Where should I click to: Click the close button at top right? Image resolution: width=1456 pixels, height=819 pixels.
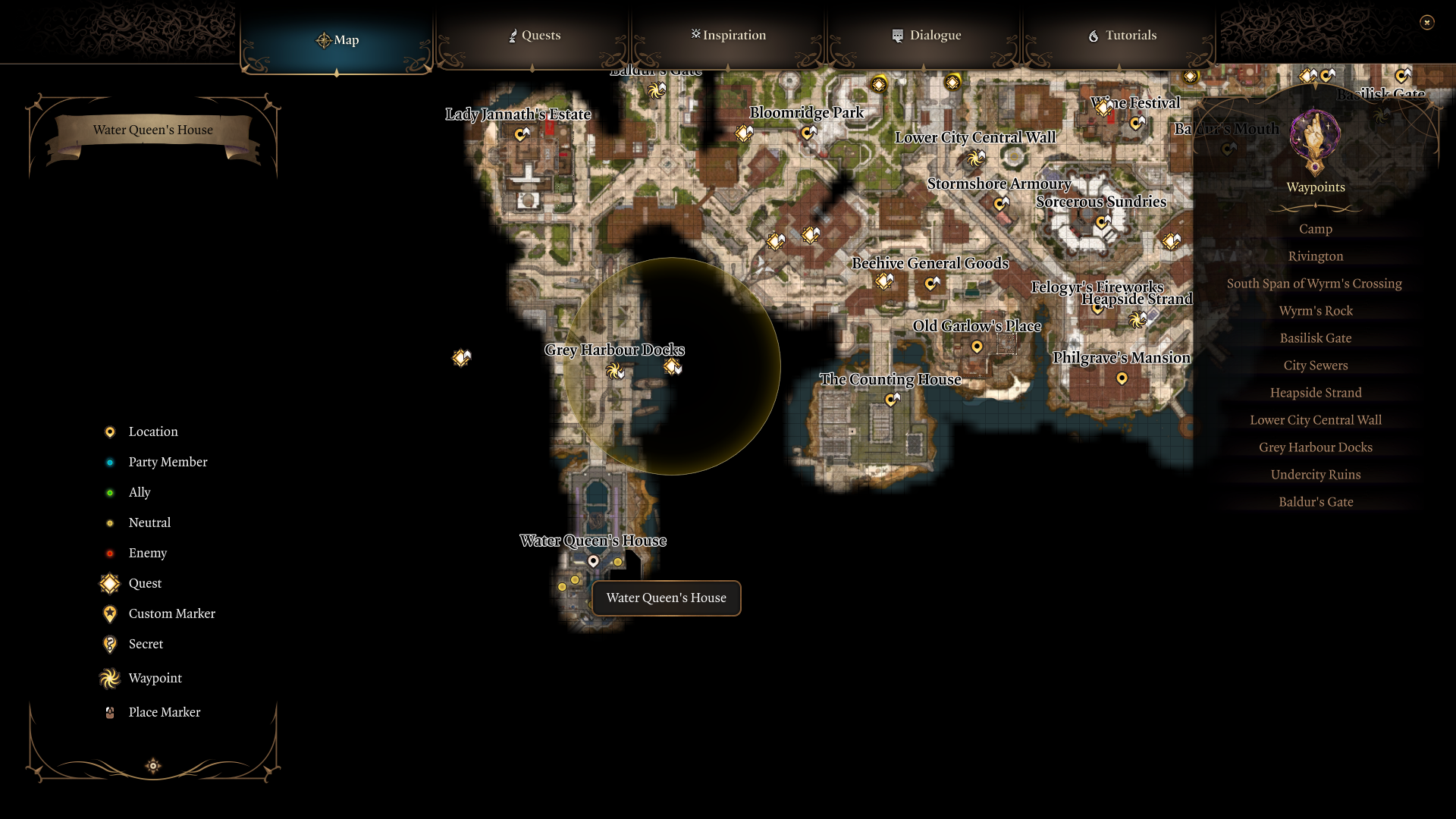pos(1427,22)
